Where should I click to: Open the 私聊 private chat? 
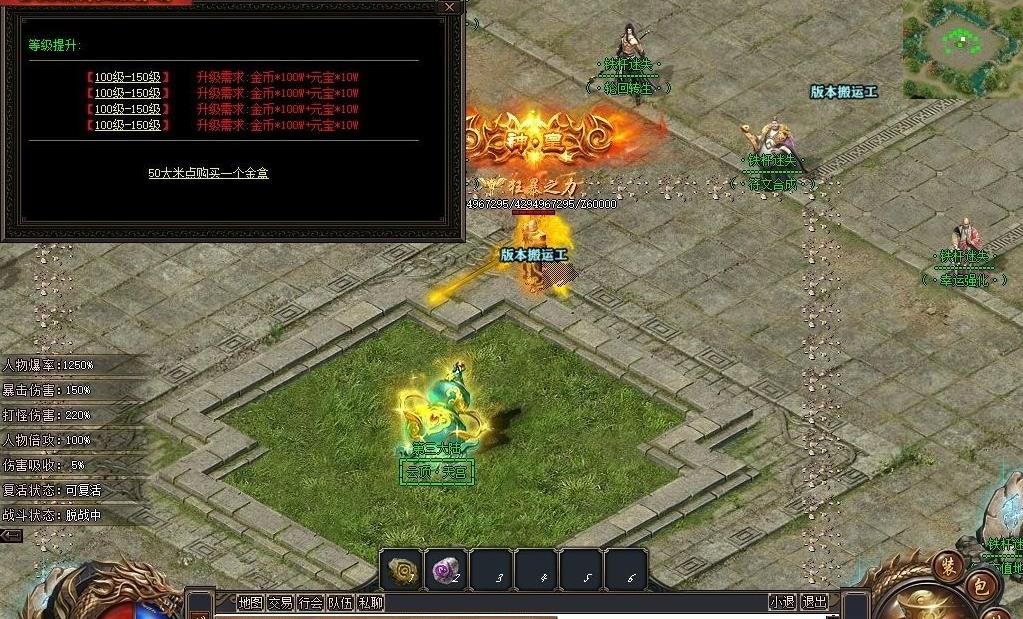coord(370,602)
